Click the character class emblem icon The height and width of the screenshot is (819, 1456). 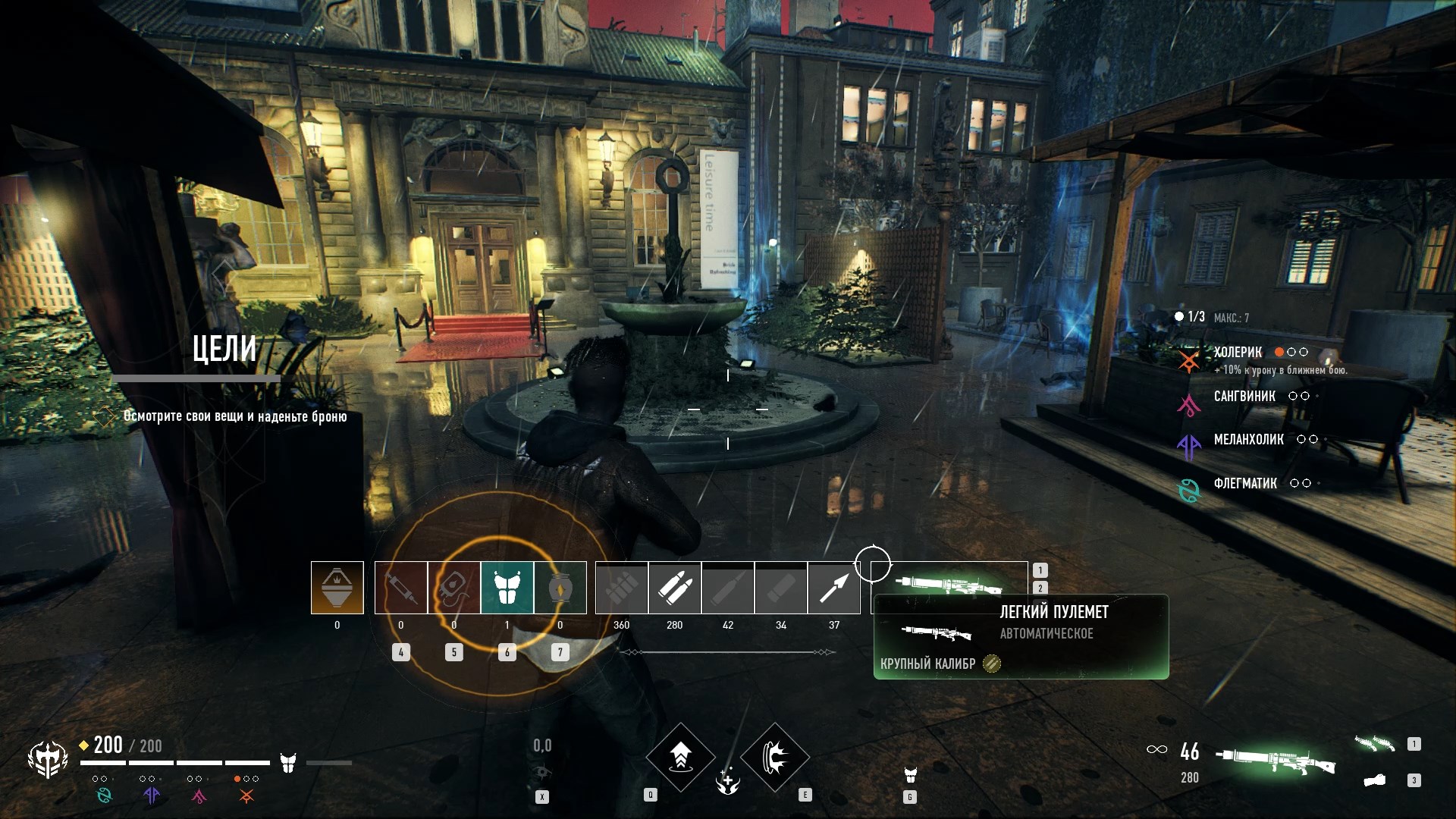click(48, 759)
